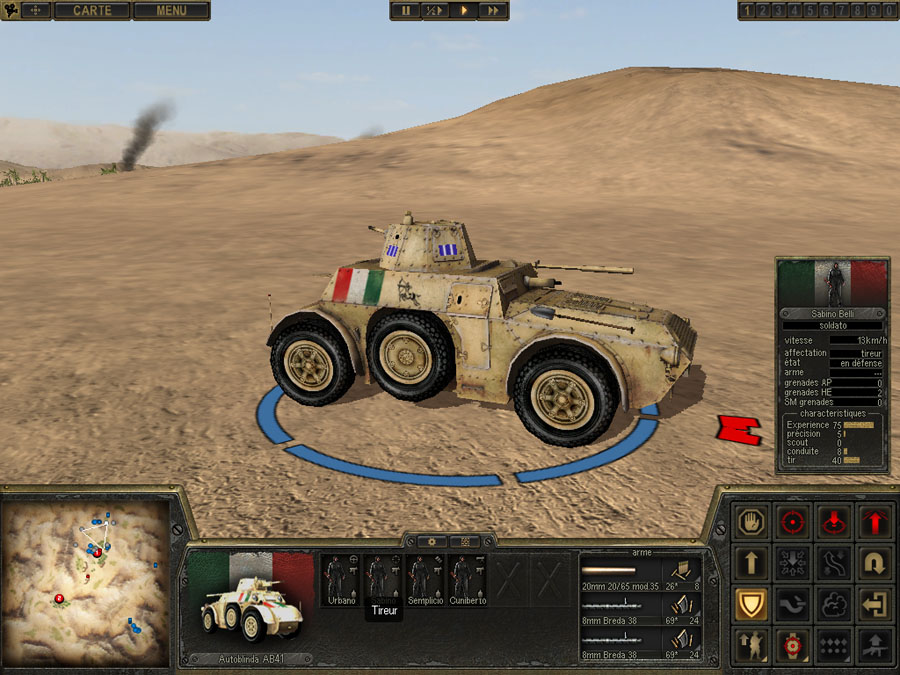Pause the game speed
The height and width of the screenshot is (675, 900).
(406, 11)
